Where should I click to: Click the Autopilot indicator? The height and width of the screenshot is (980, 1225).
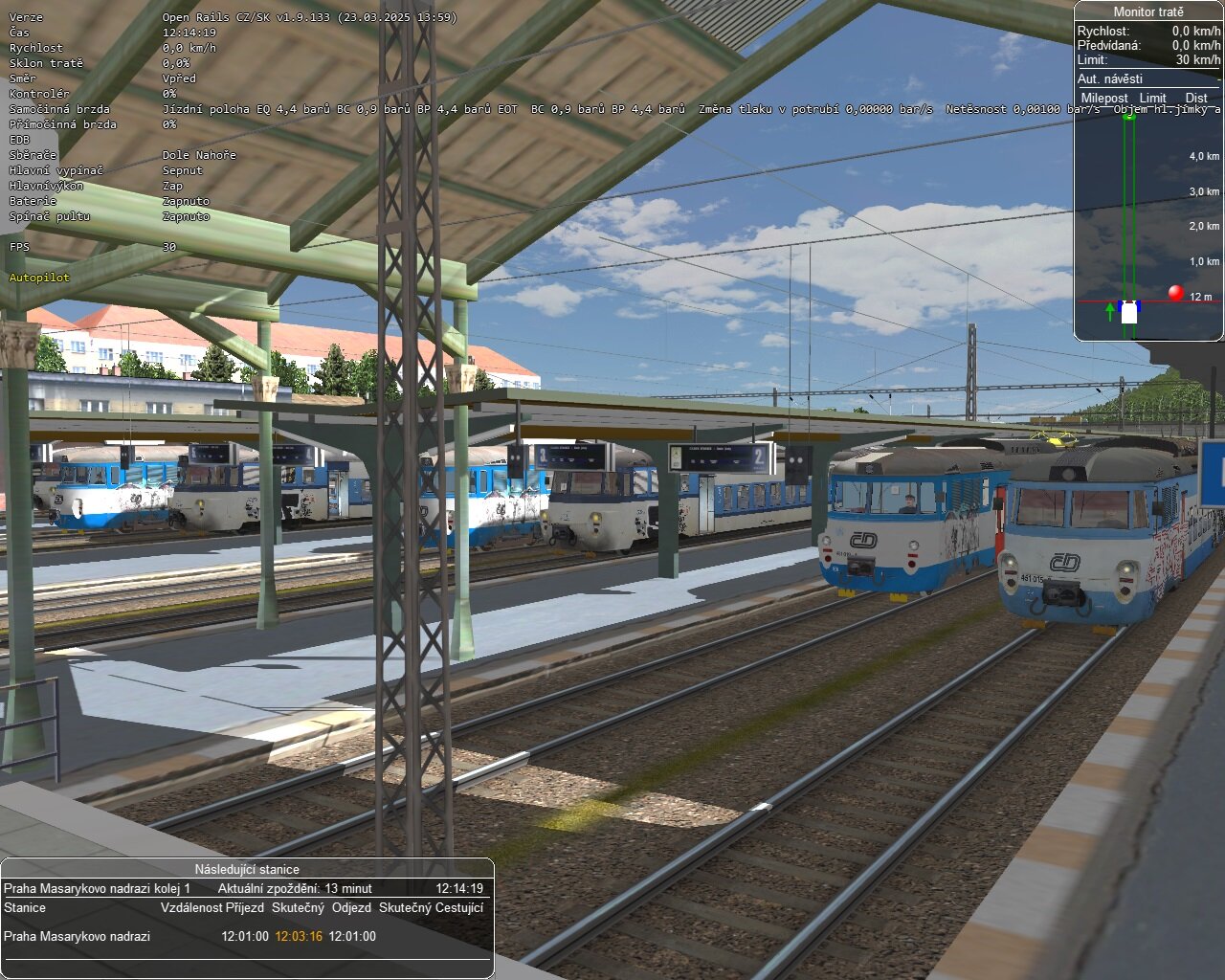click(37, 277)
